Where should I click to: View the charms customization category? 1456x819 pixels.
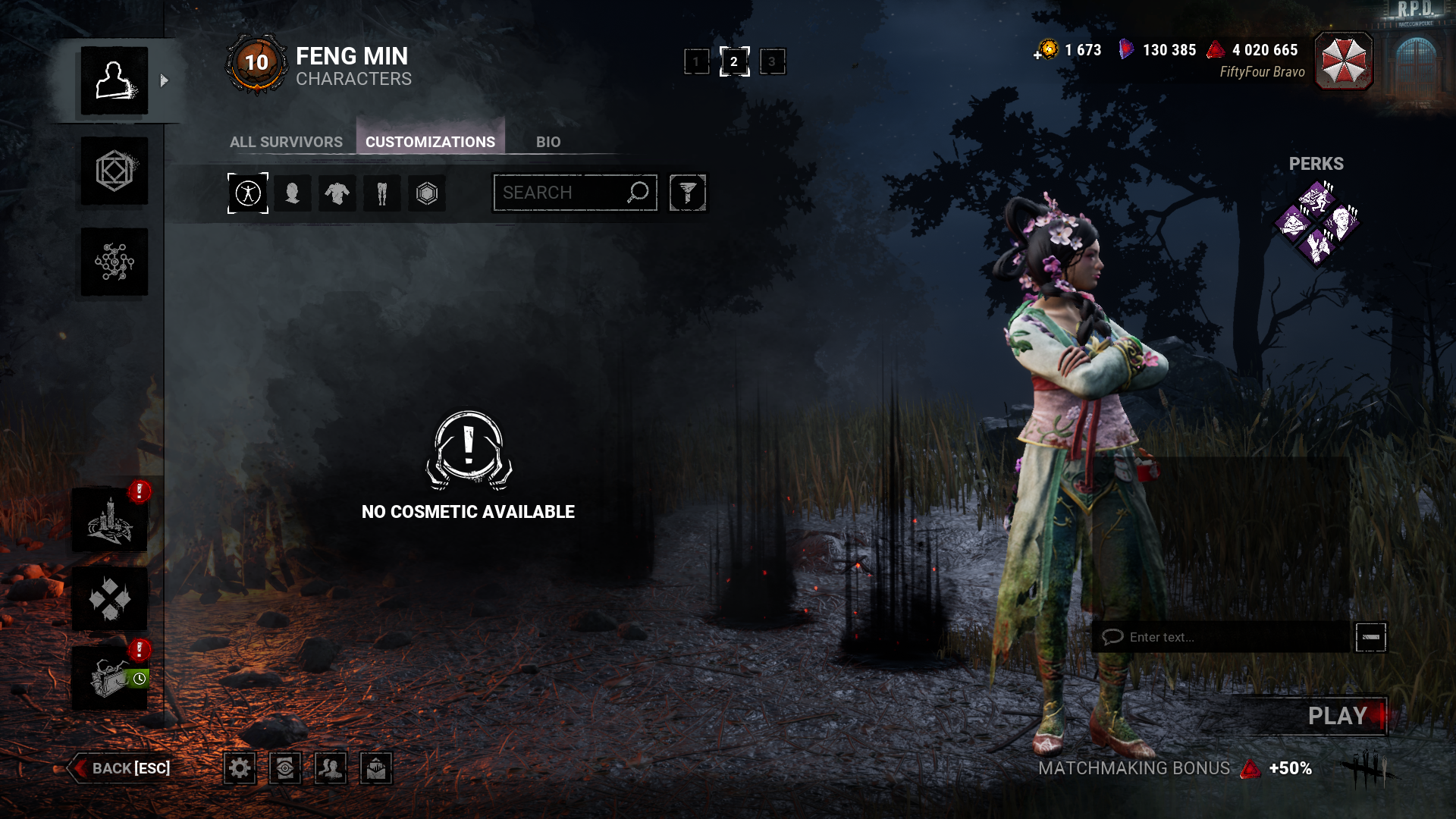(427, 193)
